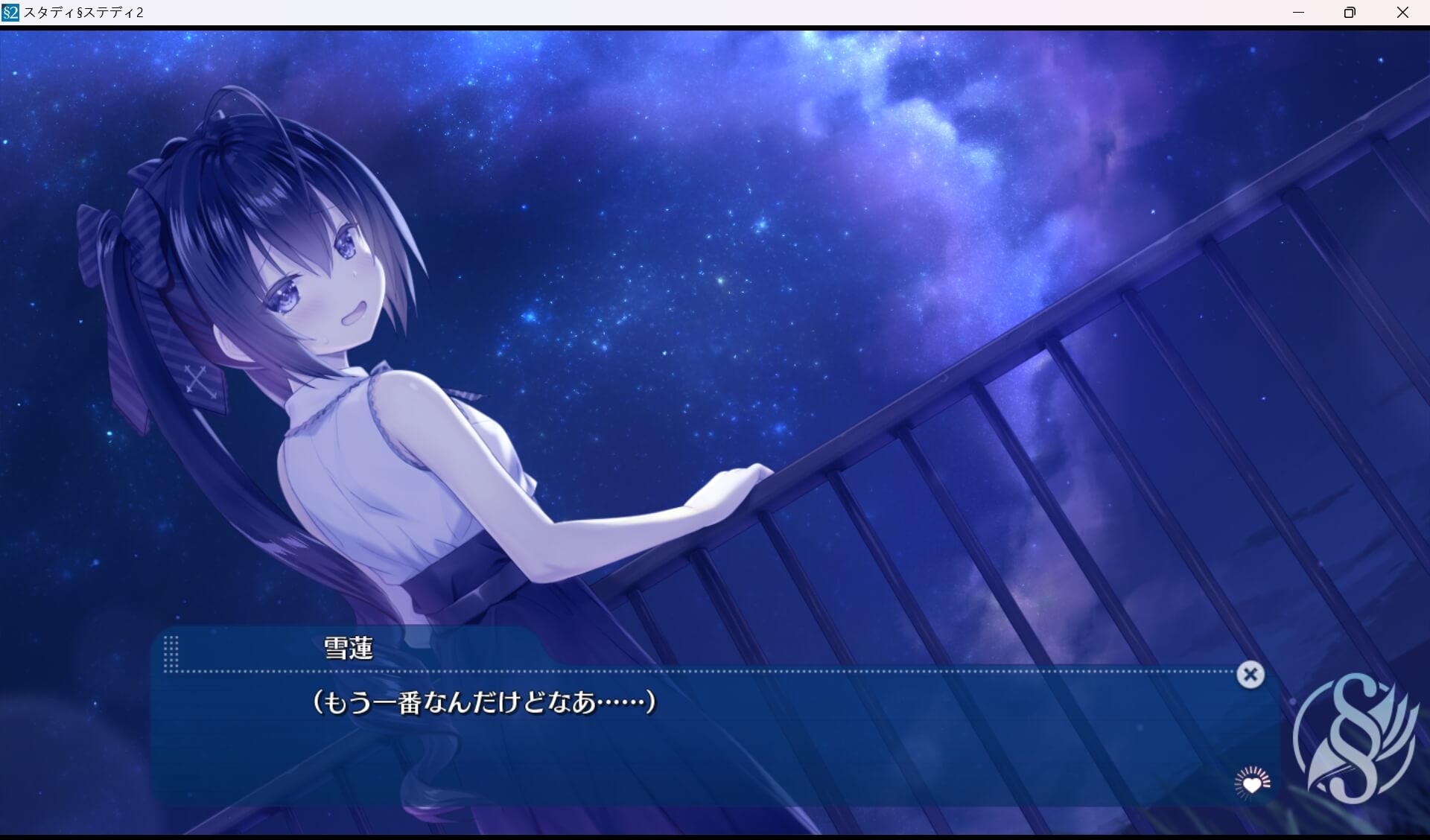Screen dimensions: 1430x840
Task: Toggle the message window off with the × button
Action: click(x=1251, y=675)
